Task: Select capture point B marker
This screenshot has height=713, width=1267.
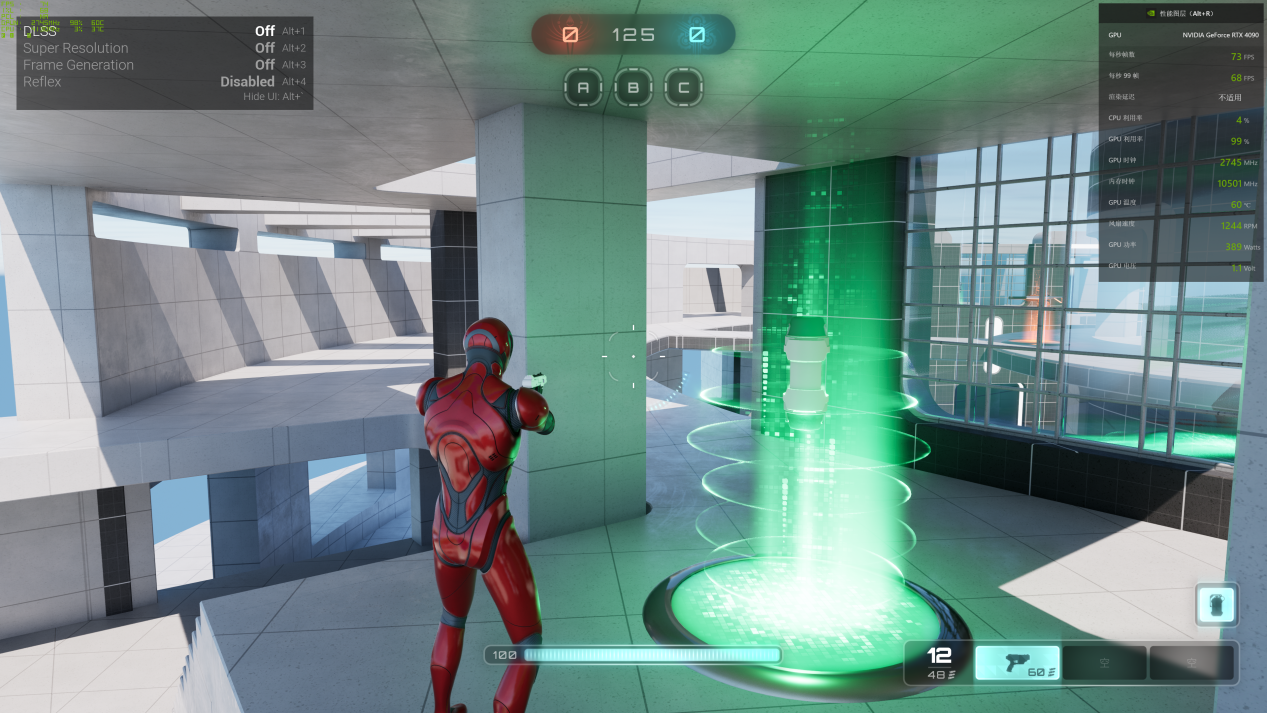Action: pos(633,88)
